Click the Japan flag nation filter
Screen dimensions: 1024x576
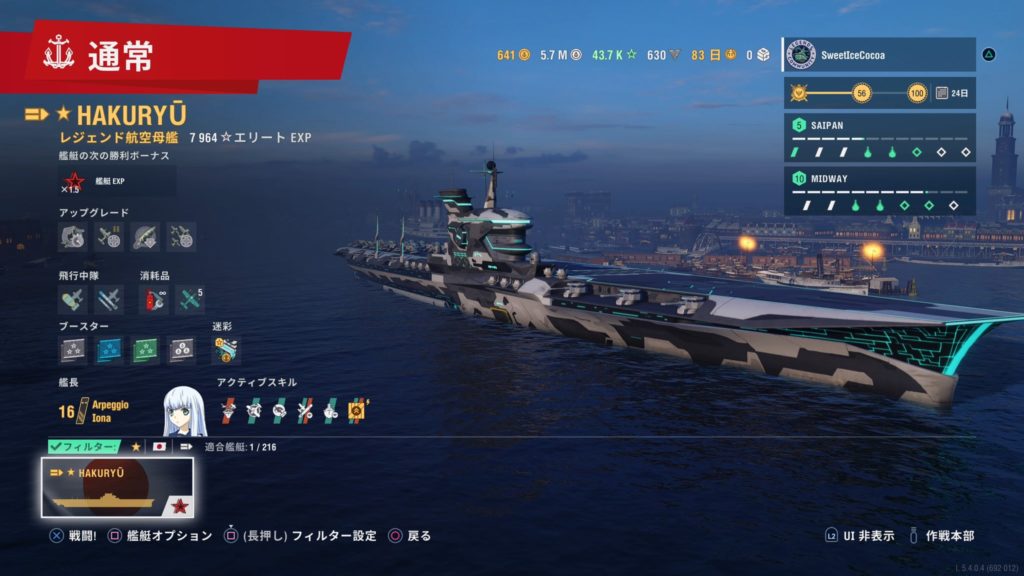pos(160,447)
